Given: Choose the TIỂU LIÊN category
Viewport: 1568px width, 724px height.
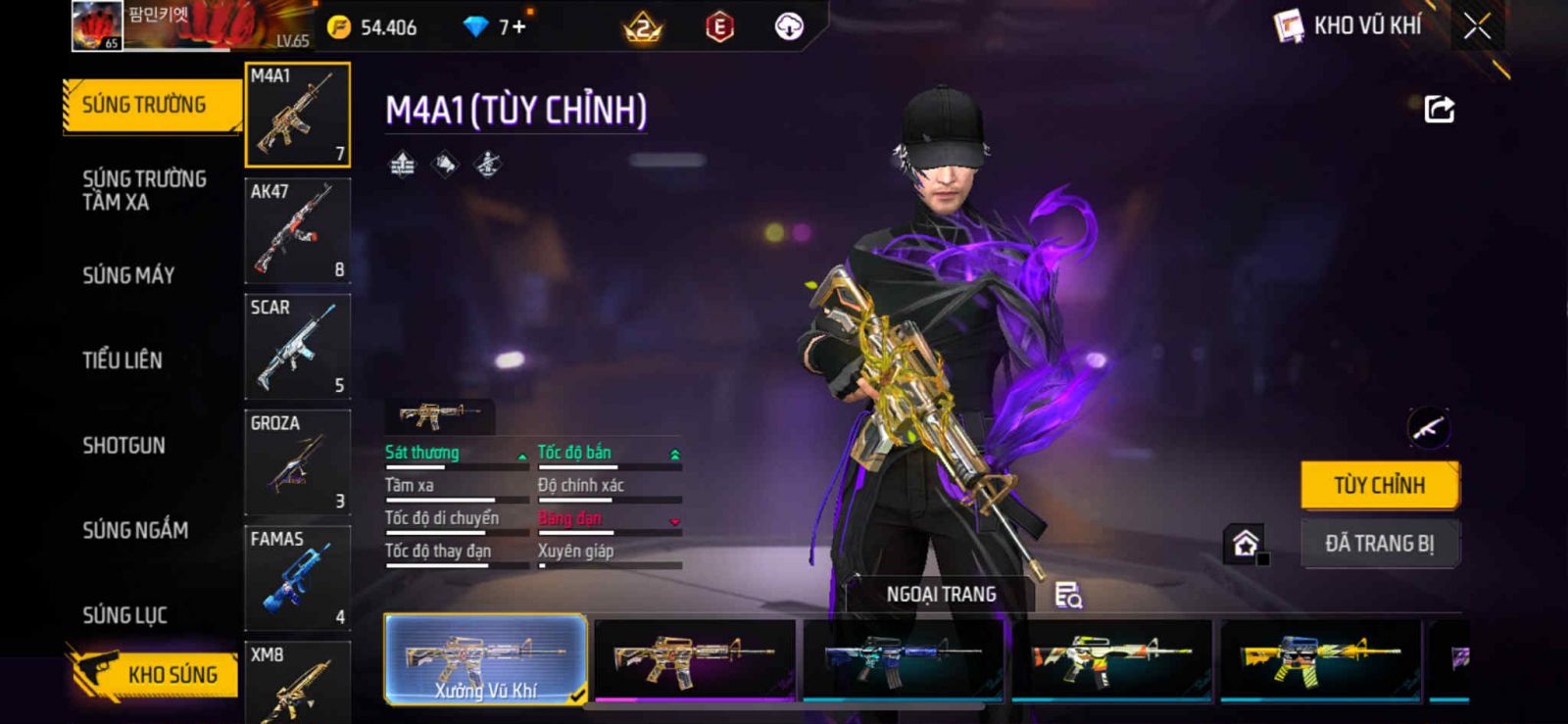Looking at the screenshot, I should (x=122, y=361).
